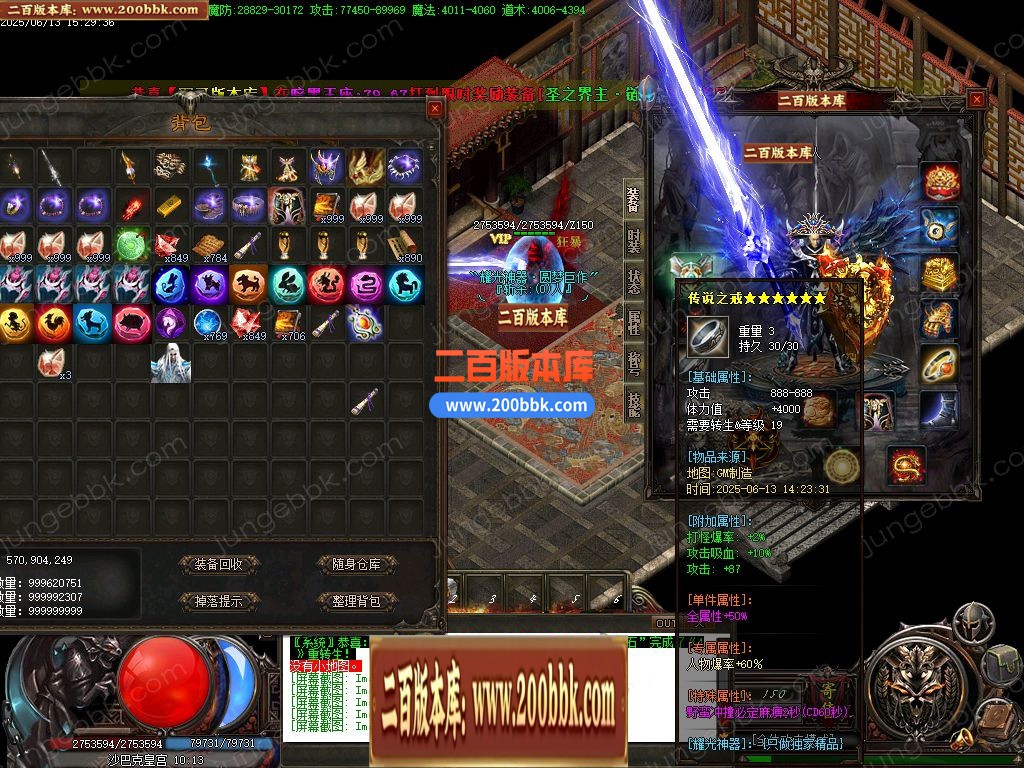Open the 状态 status tab
This screenshot has width=1024, height=768.
click(633, 281)
